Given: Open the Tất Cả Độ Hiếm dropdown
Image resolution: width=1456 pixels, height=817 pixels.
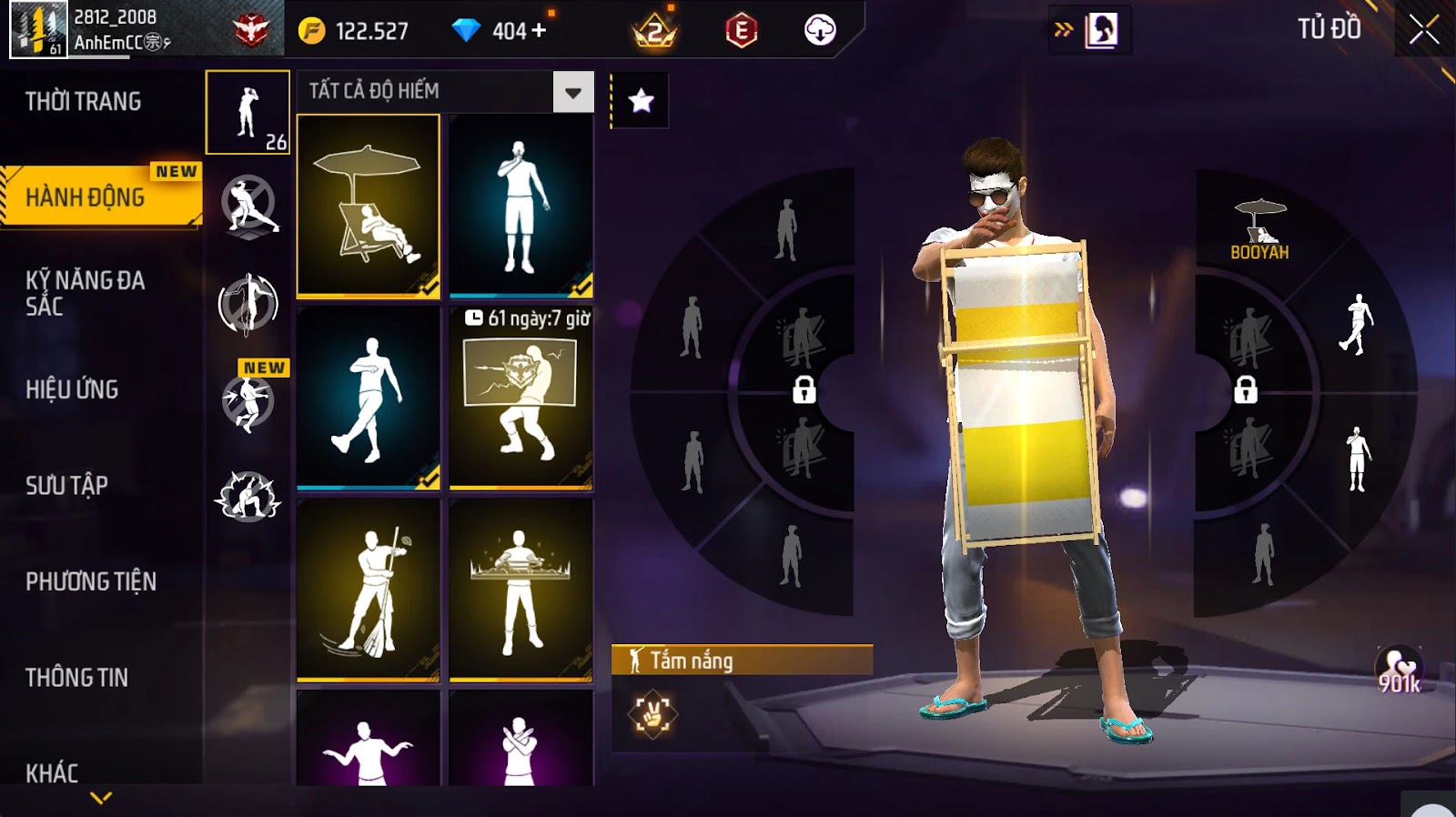Looking at the screenshot, I should point(572,92).
